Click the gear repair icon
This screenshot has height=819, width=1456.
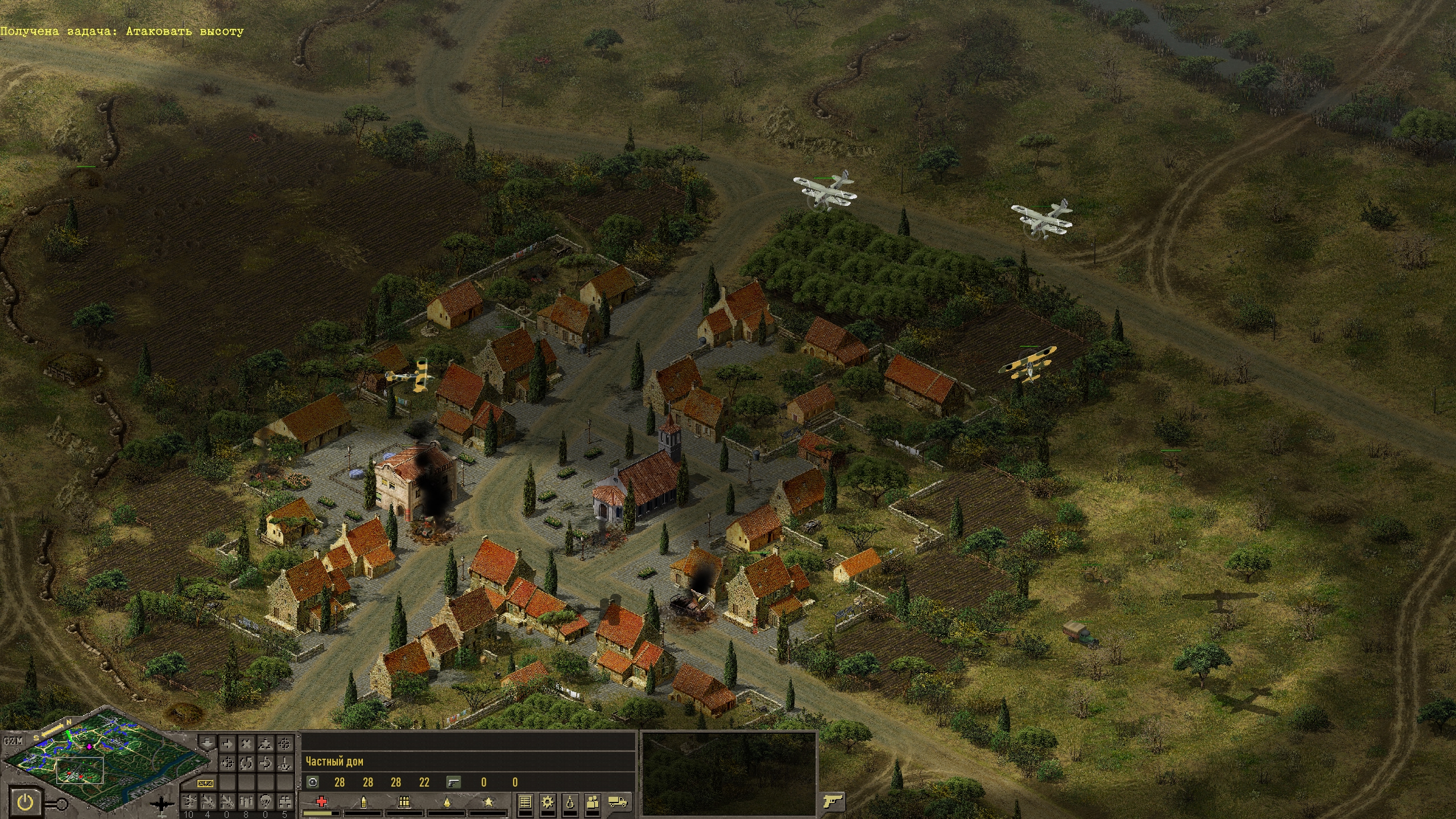(x=548, y=802)
